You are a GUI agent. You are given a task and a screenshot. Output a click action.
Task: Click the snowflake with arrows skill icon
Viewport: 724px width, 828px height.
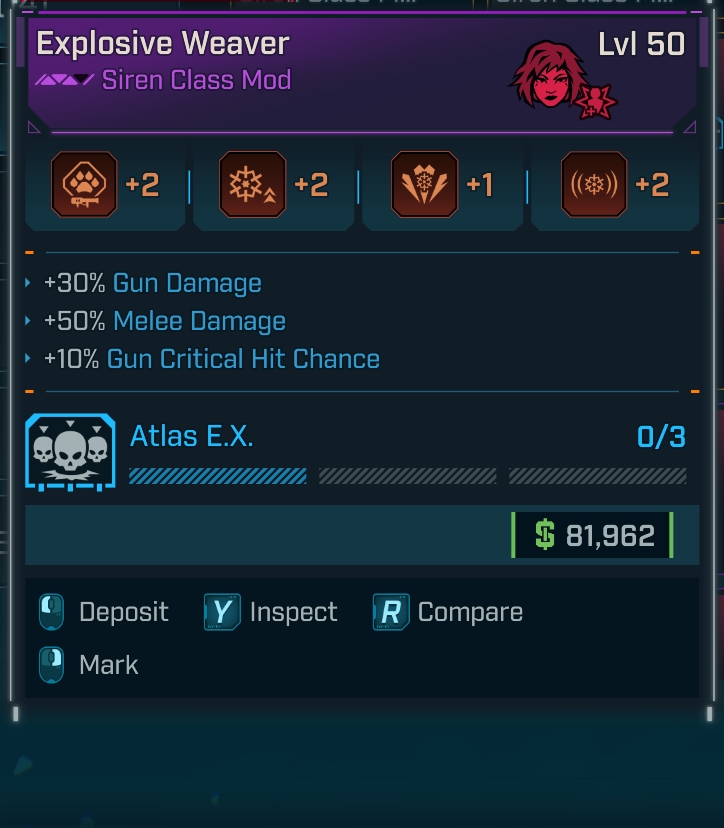click(252, 185)
